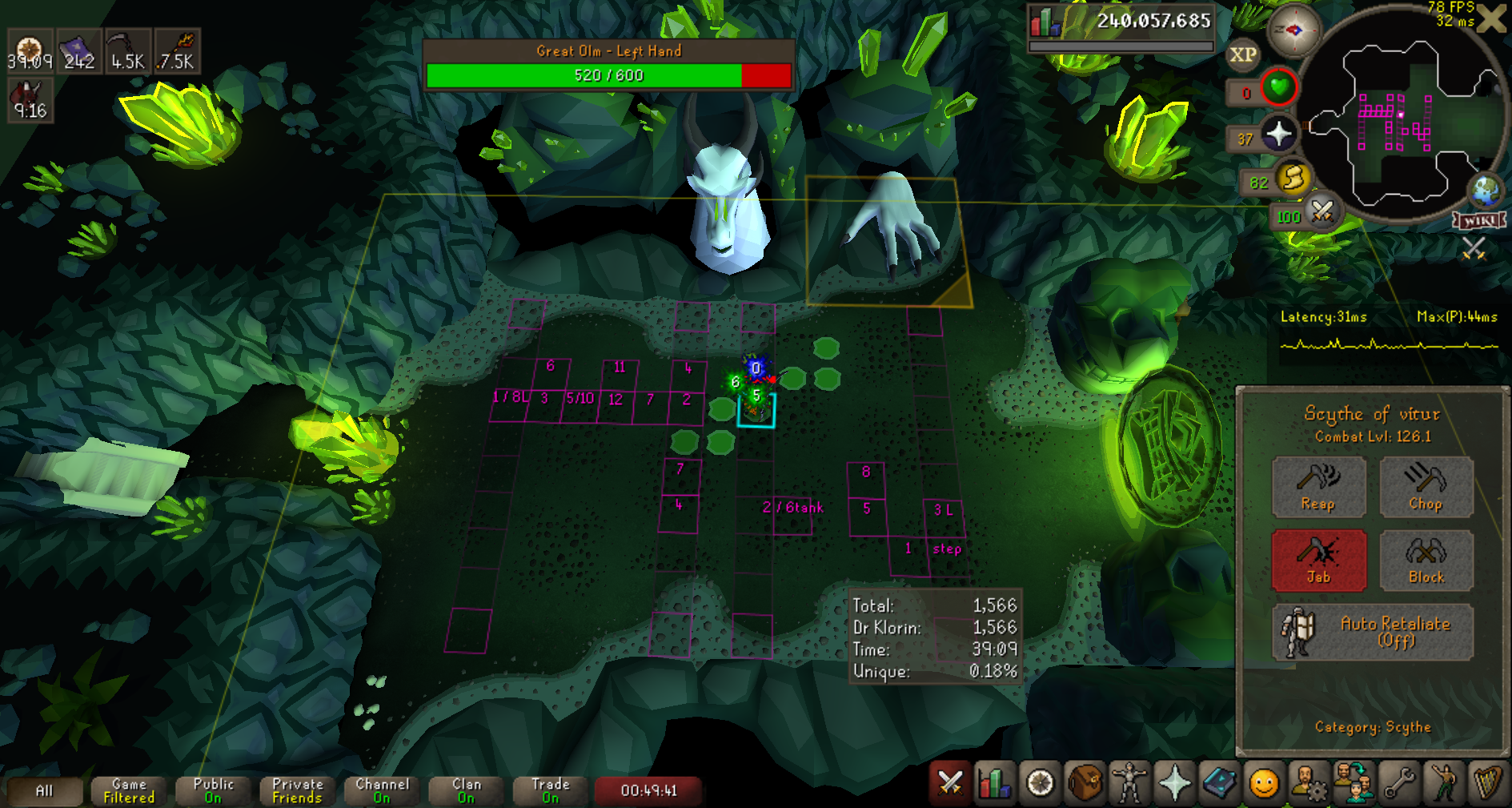Select the Reap attack style
The width and height of the screenshot is (1512, 808).
pos(1318,486)
